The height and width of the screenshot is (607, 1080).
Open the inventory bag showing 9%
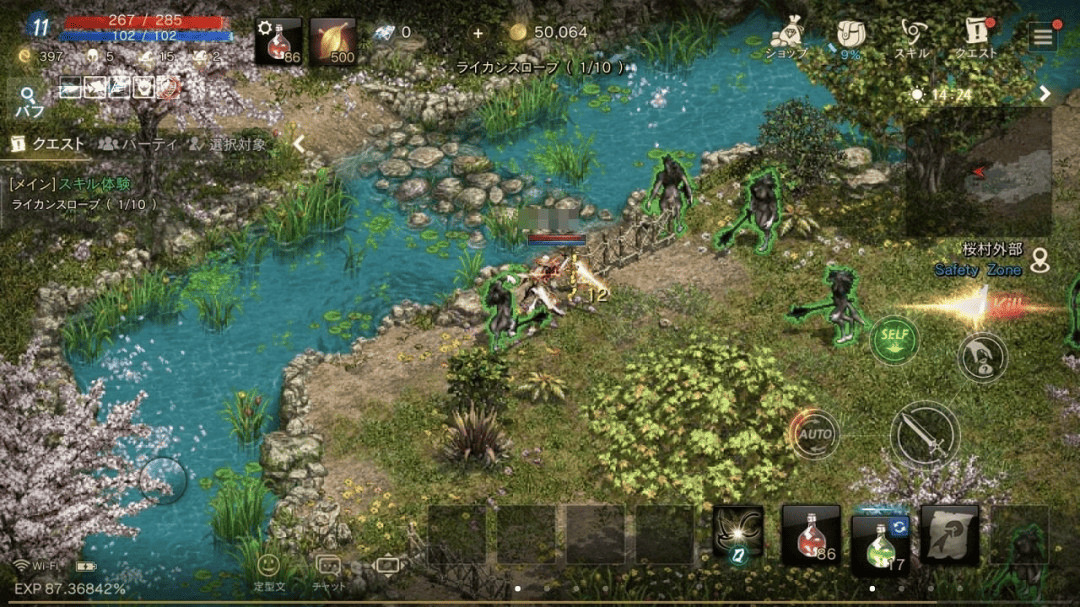point(850,37)
